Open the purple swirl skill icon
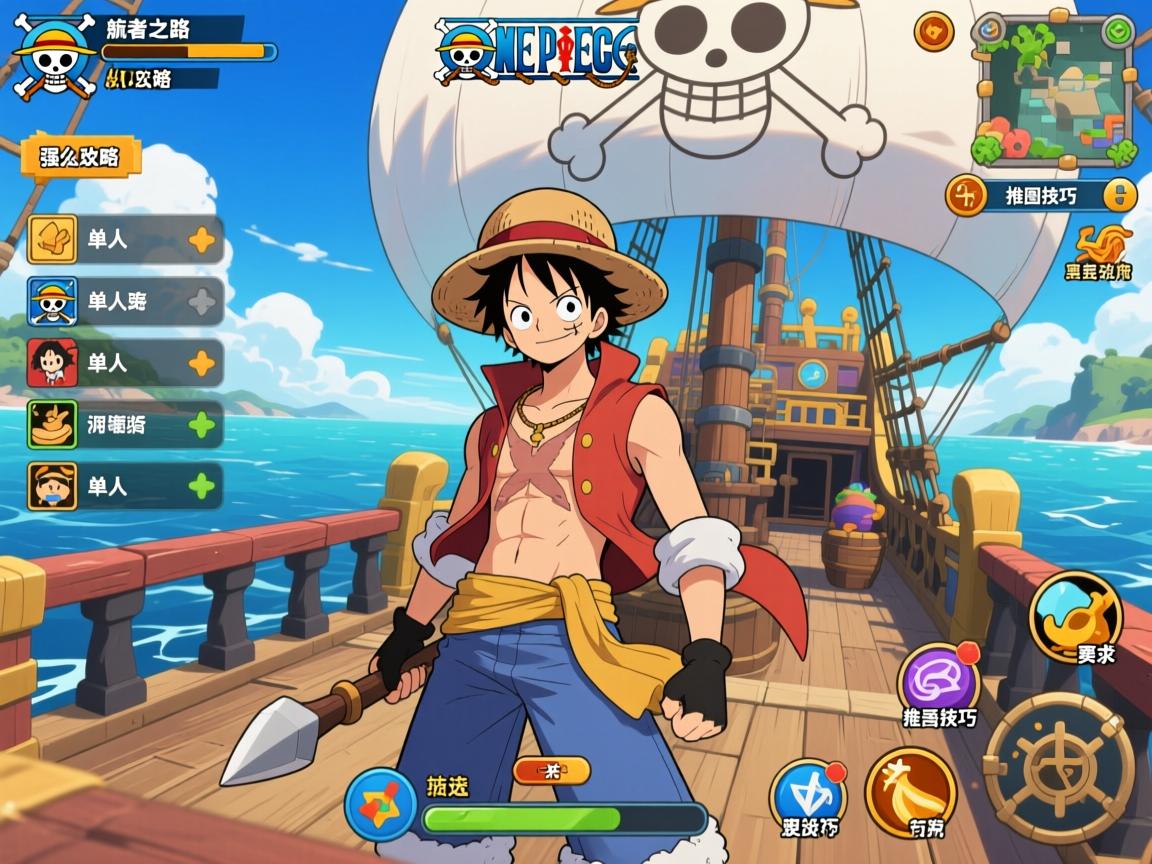The height and width of the screenshot is (864, 1152). point(938,679)
